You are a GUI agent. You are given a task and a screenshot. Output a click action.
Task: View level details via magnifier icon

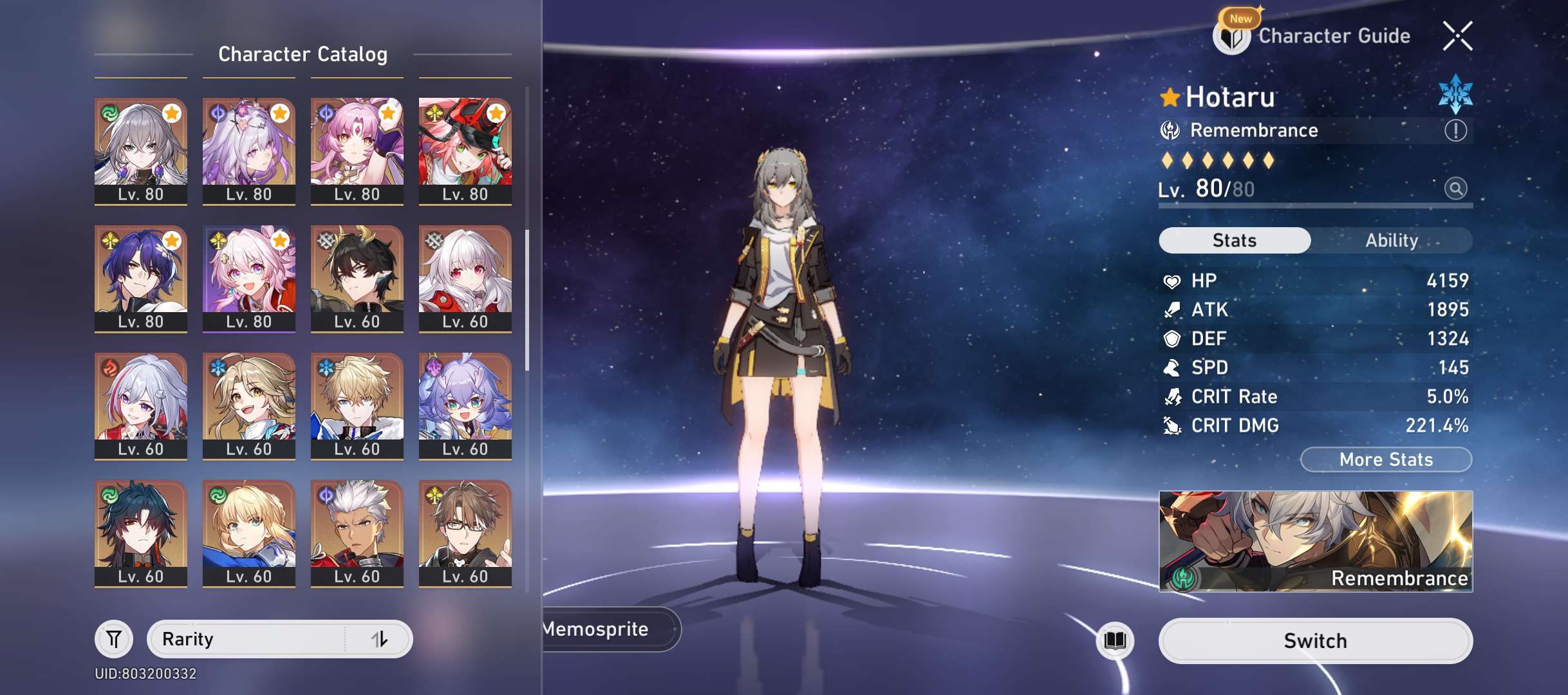tap(1455, 189)
